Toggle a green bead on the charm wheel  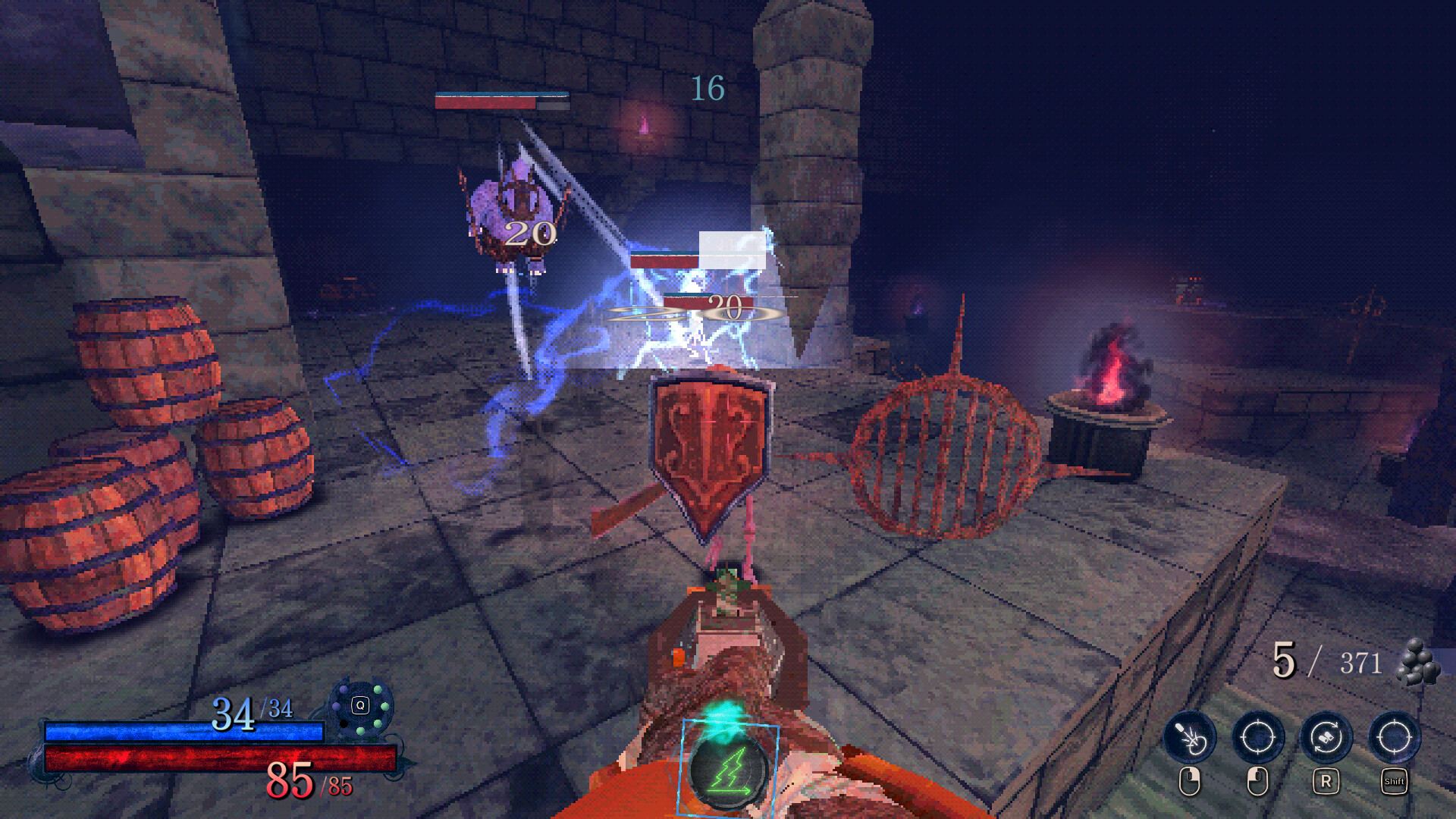[378, 690]
